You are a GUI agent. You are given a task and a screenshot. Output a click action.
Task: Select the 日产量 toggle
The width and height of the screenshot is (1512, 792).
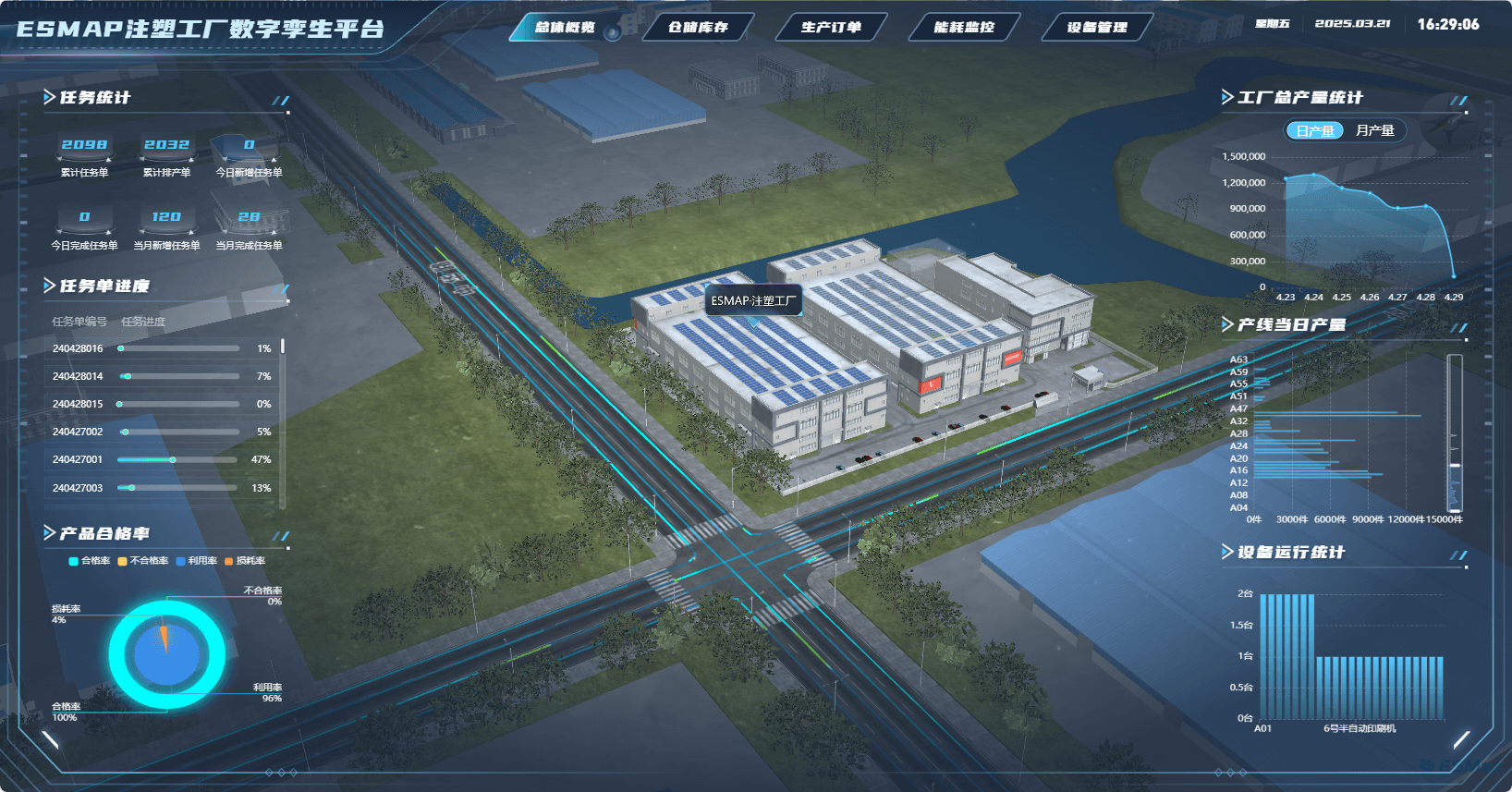[x=1314, y=131]
